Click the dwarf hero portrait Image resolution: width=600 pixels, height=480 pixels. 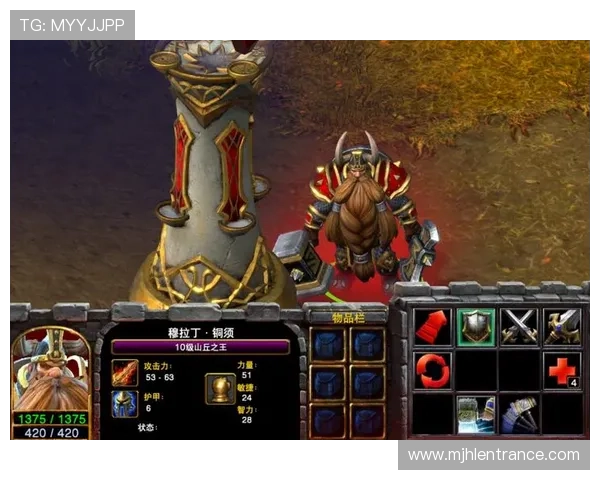pyautogui.click(x=48, y=372)
